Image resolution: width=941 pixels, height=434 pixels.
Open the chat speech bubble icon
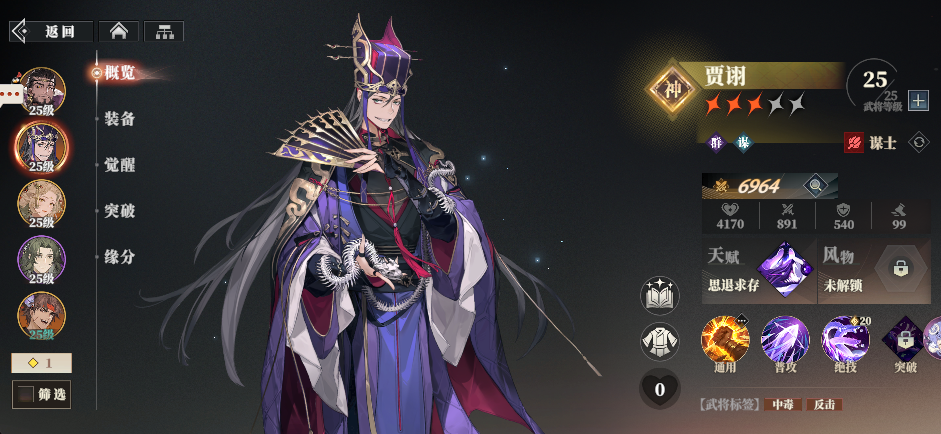pos(10,96)
